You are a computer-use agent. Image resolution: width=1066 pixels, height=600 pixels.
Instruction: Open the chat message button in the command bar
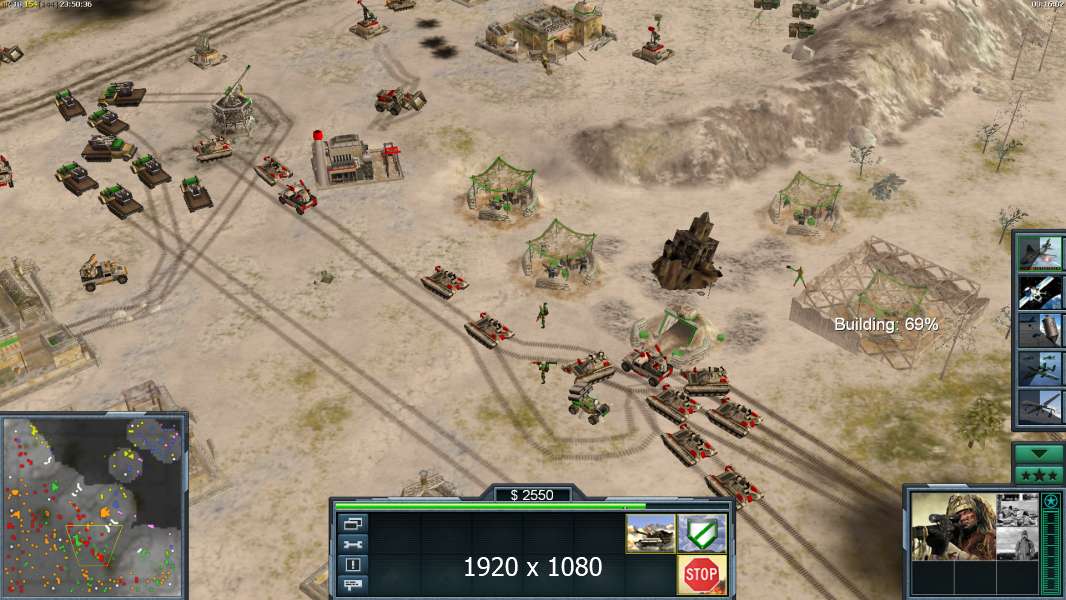[x=353, y=584]
